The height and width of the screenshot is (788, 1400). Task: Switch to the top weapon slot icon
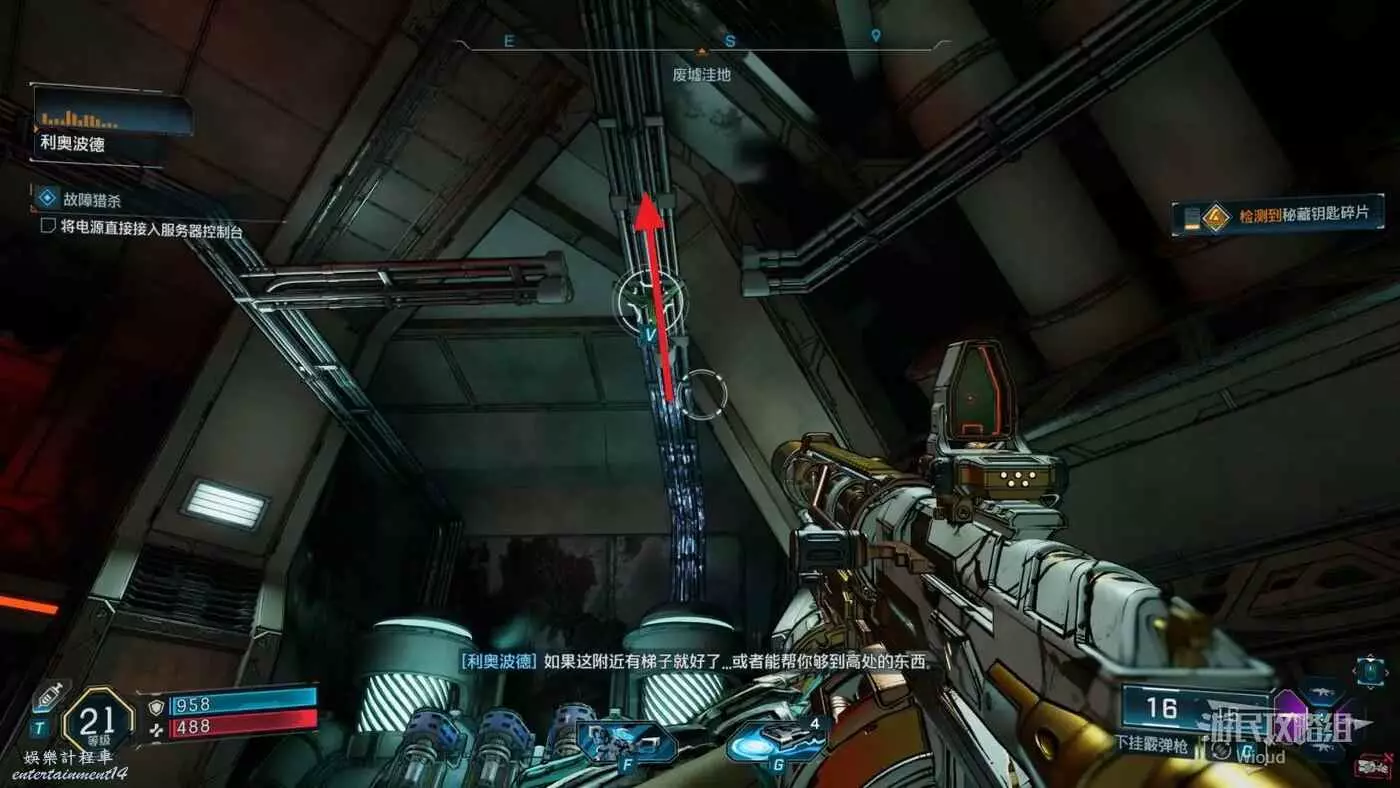pyautogui.click(x=1321, y=691)
